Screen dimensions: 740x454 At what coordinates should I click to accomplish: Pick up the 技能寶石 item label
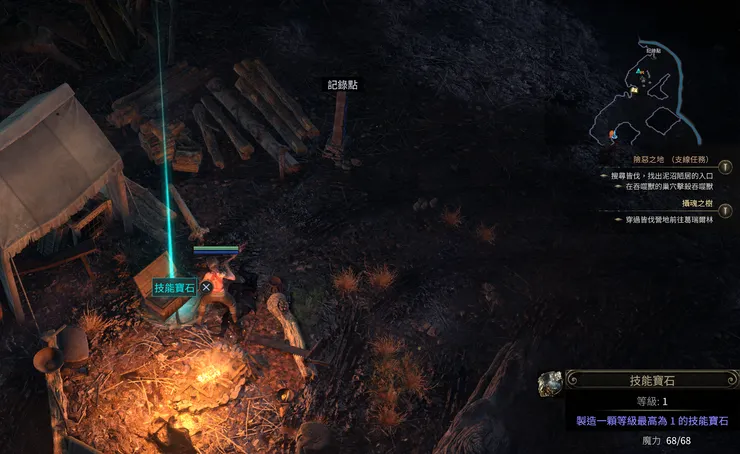tap(175, 287)
